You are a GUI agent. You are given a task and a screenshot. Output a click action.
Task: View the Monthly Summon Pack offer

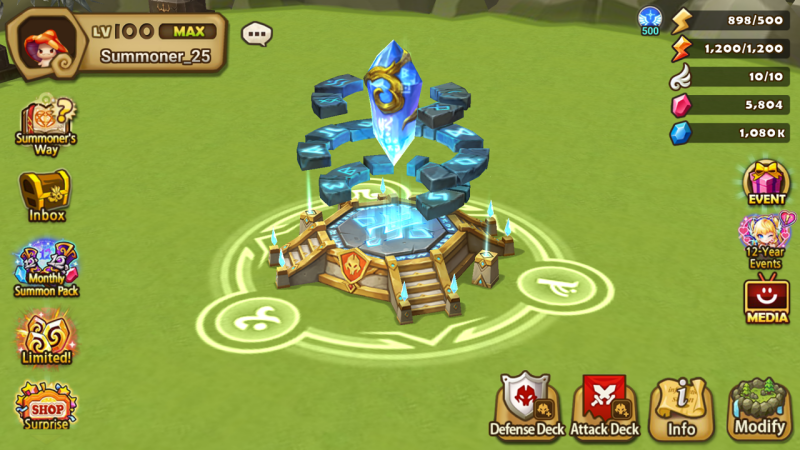click(x=46, y=267)
